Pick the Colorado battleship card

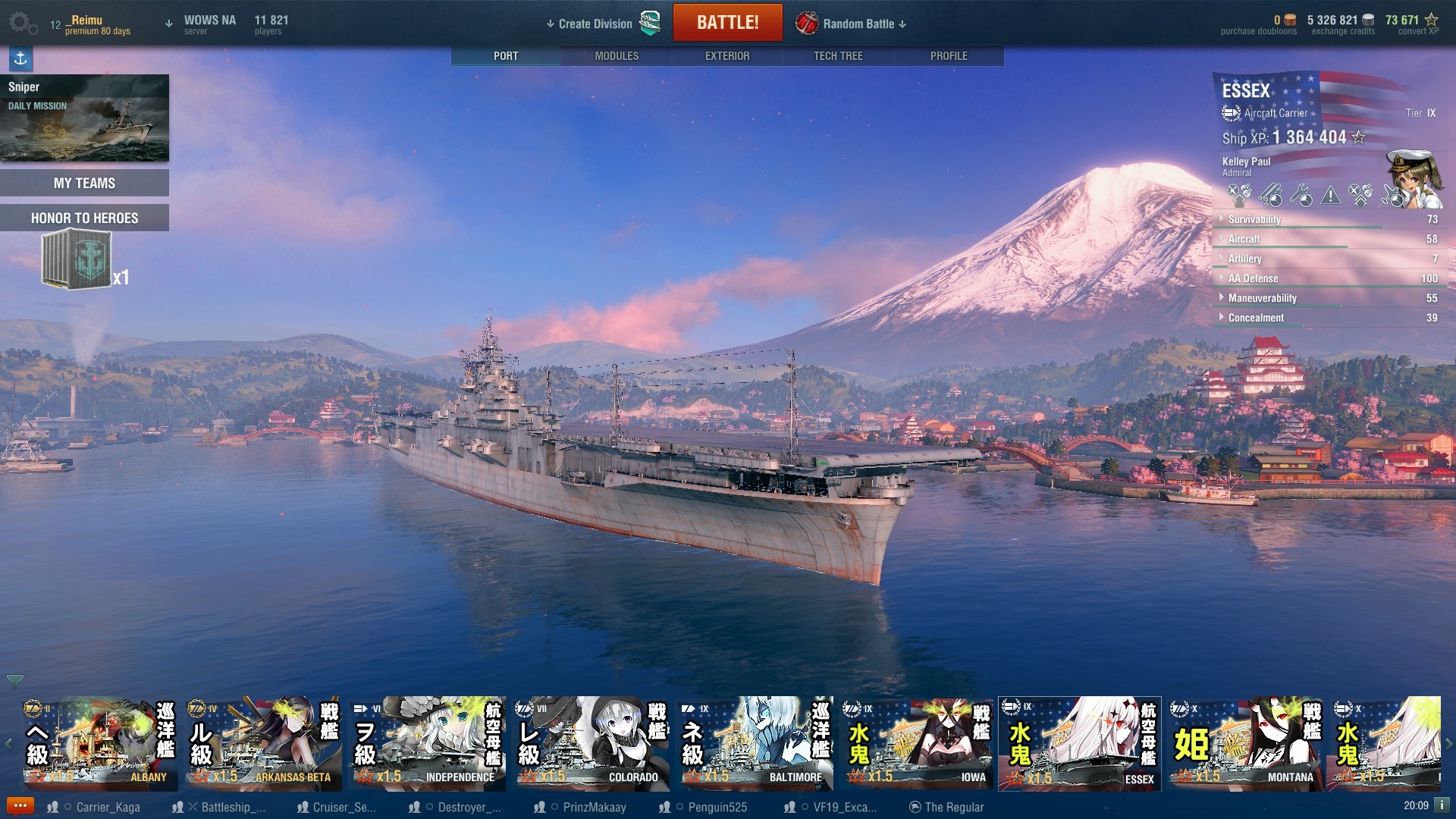pyautogui.click(x=591, y=743)
